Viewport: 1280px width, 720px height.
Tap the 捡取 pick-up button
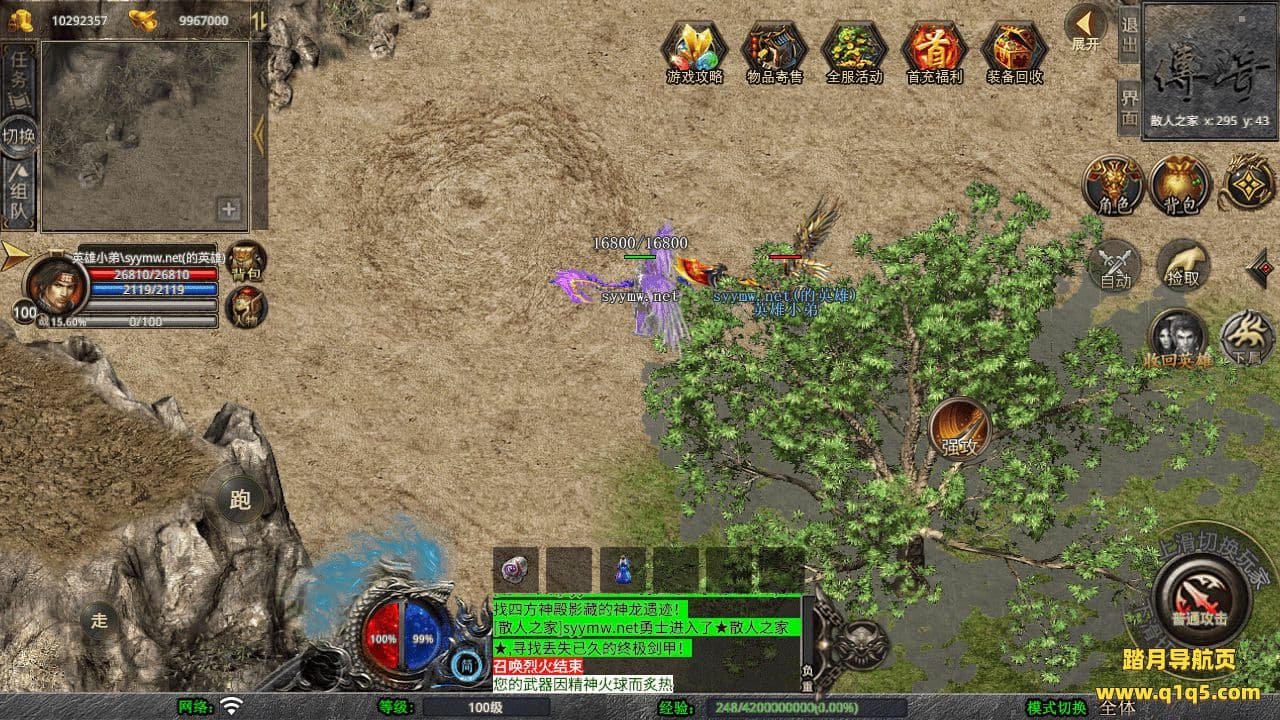tap(1183, 266)
